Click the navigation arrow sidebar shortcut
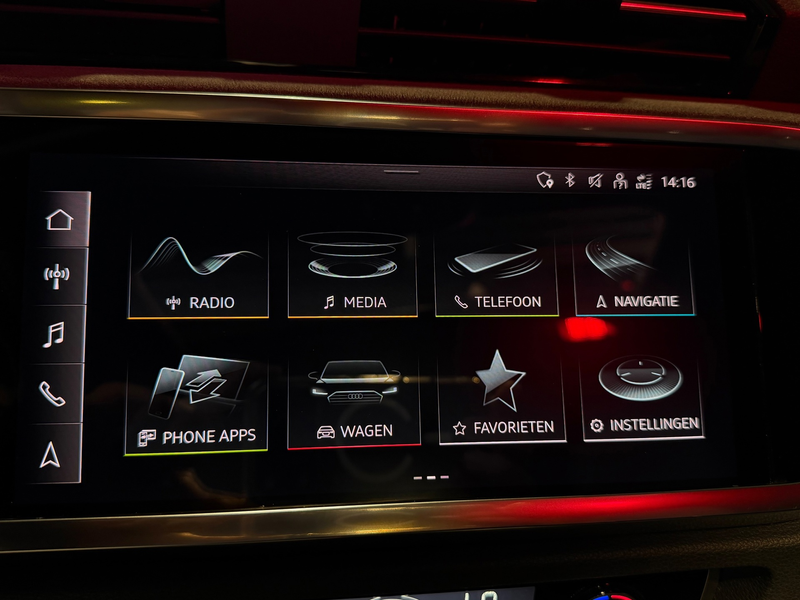800x600 pixels. point(51,454)
